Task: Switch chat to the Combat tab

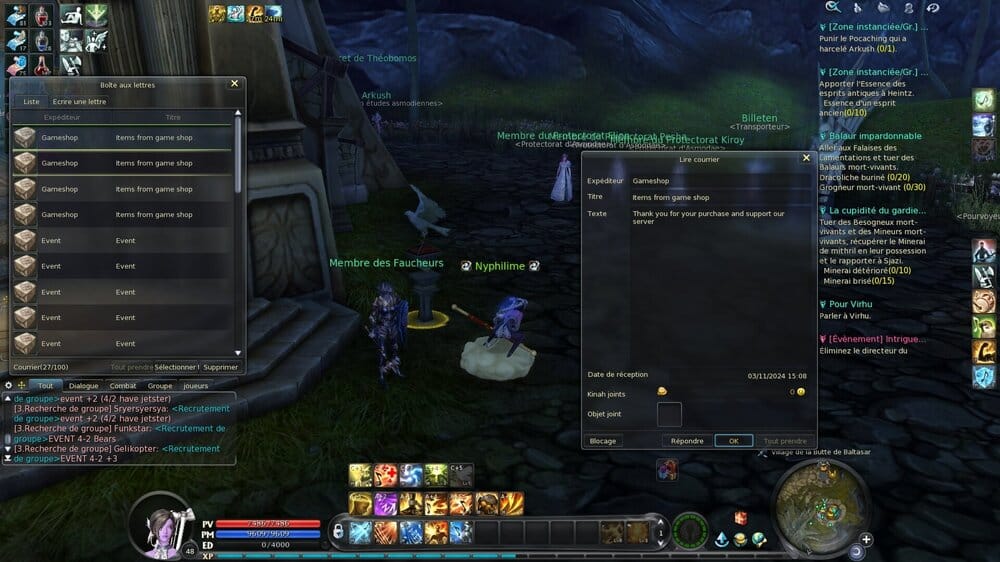Action: pyautogui.click(x=122, y=385)
